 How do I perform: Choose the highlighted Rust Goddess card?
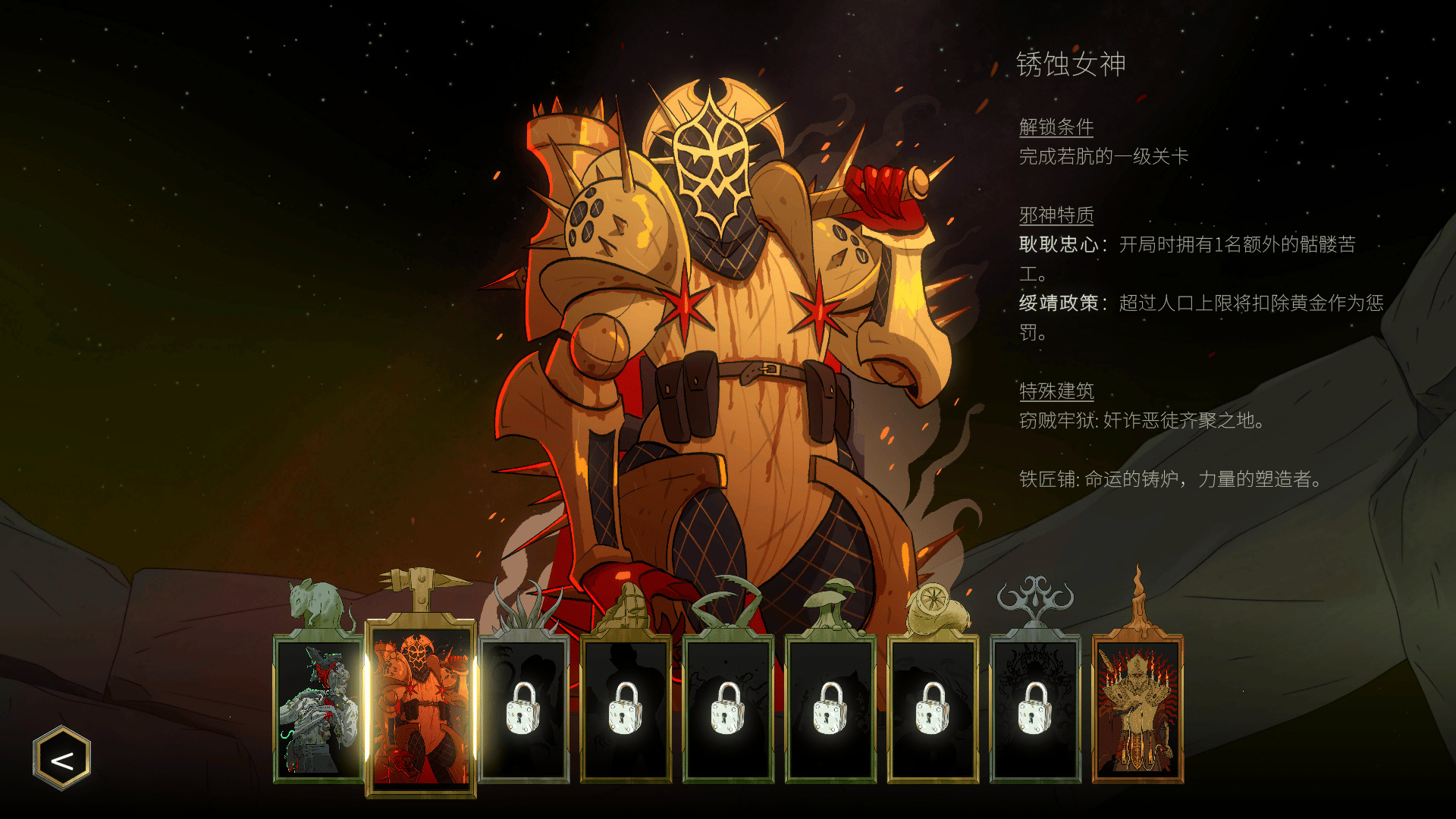click(421, 709)
